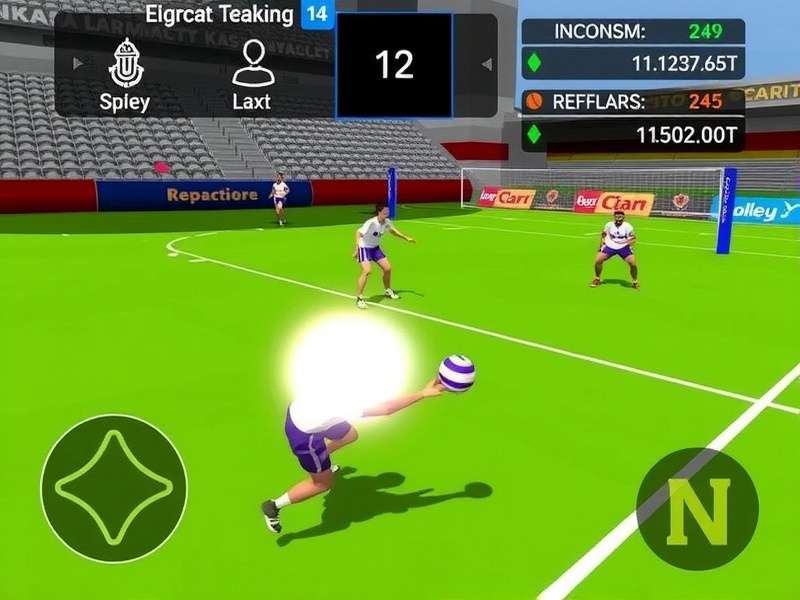800x600 pixels.
Task: Click the left arrow beside Spley
Action: coord(79,64)
